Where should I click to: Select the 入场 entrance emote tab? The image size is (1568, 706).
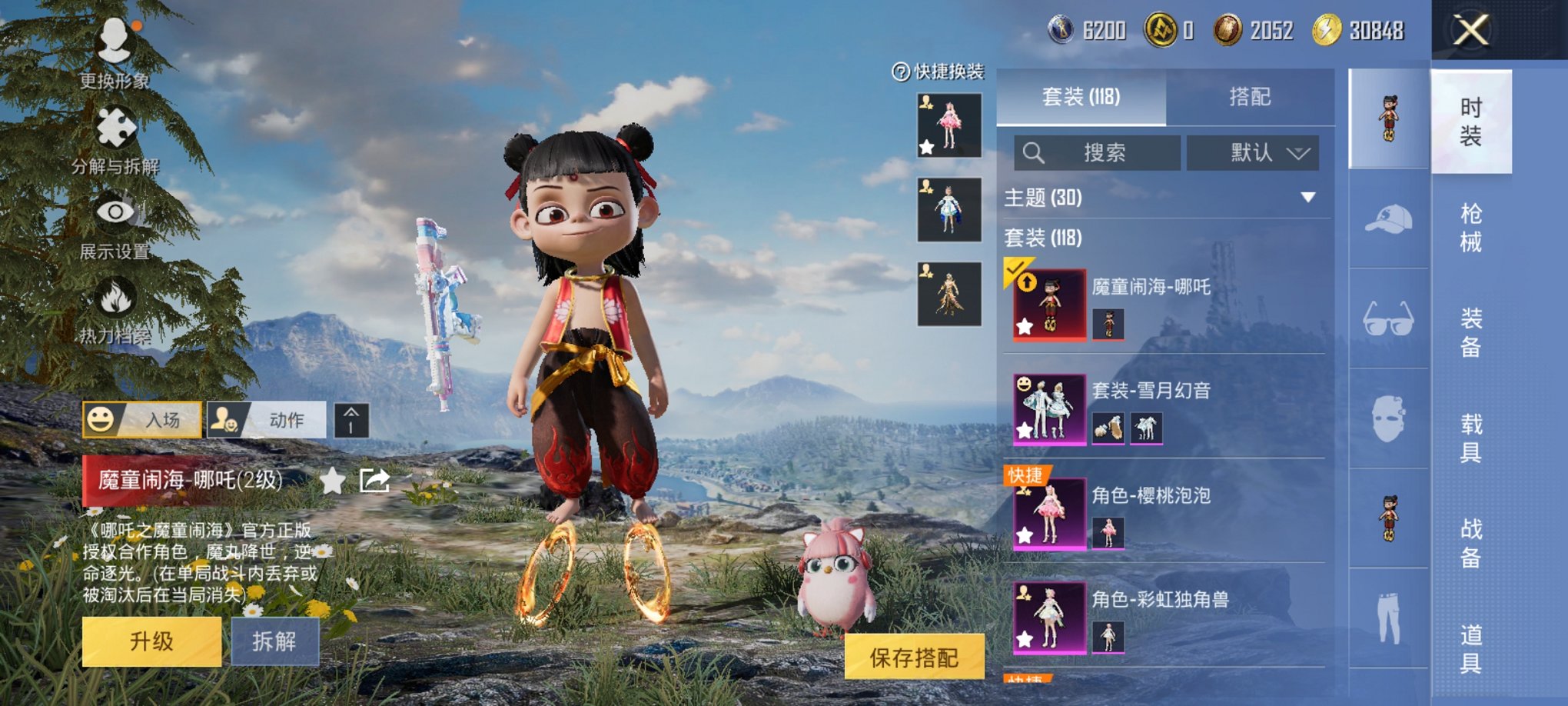(x=142, y=420)
